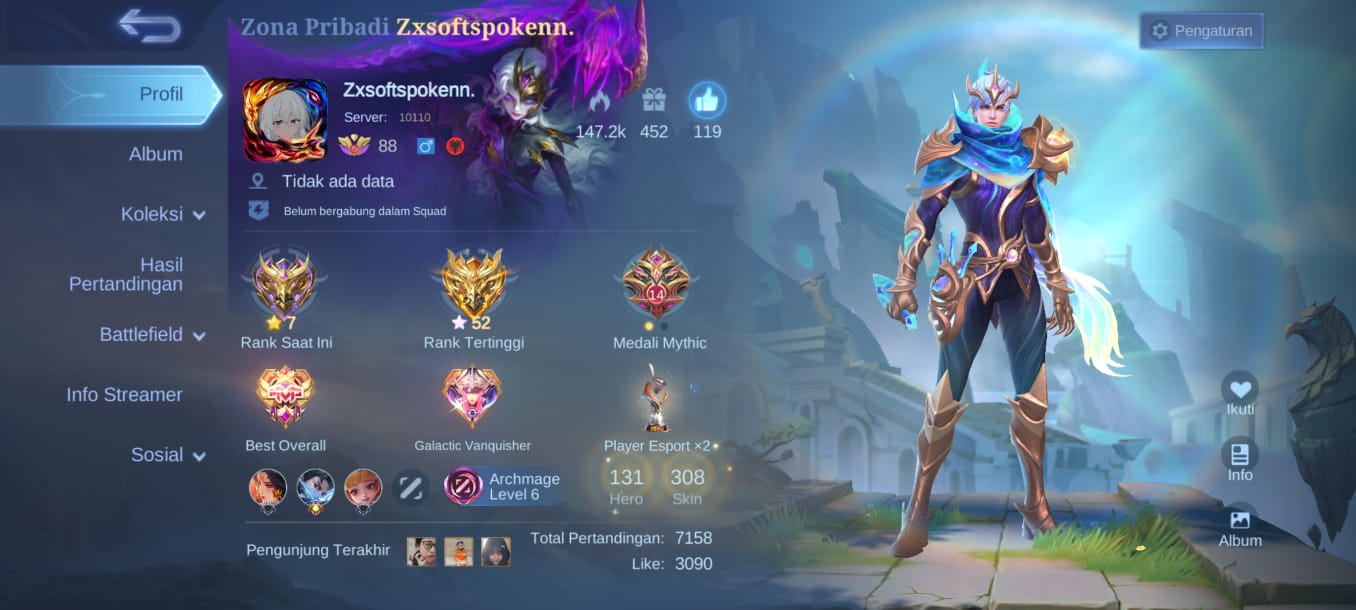The width and height of the screenshot is (1356, 610).
Task: Expand the Sosial menu
Action: (167, 455)
